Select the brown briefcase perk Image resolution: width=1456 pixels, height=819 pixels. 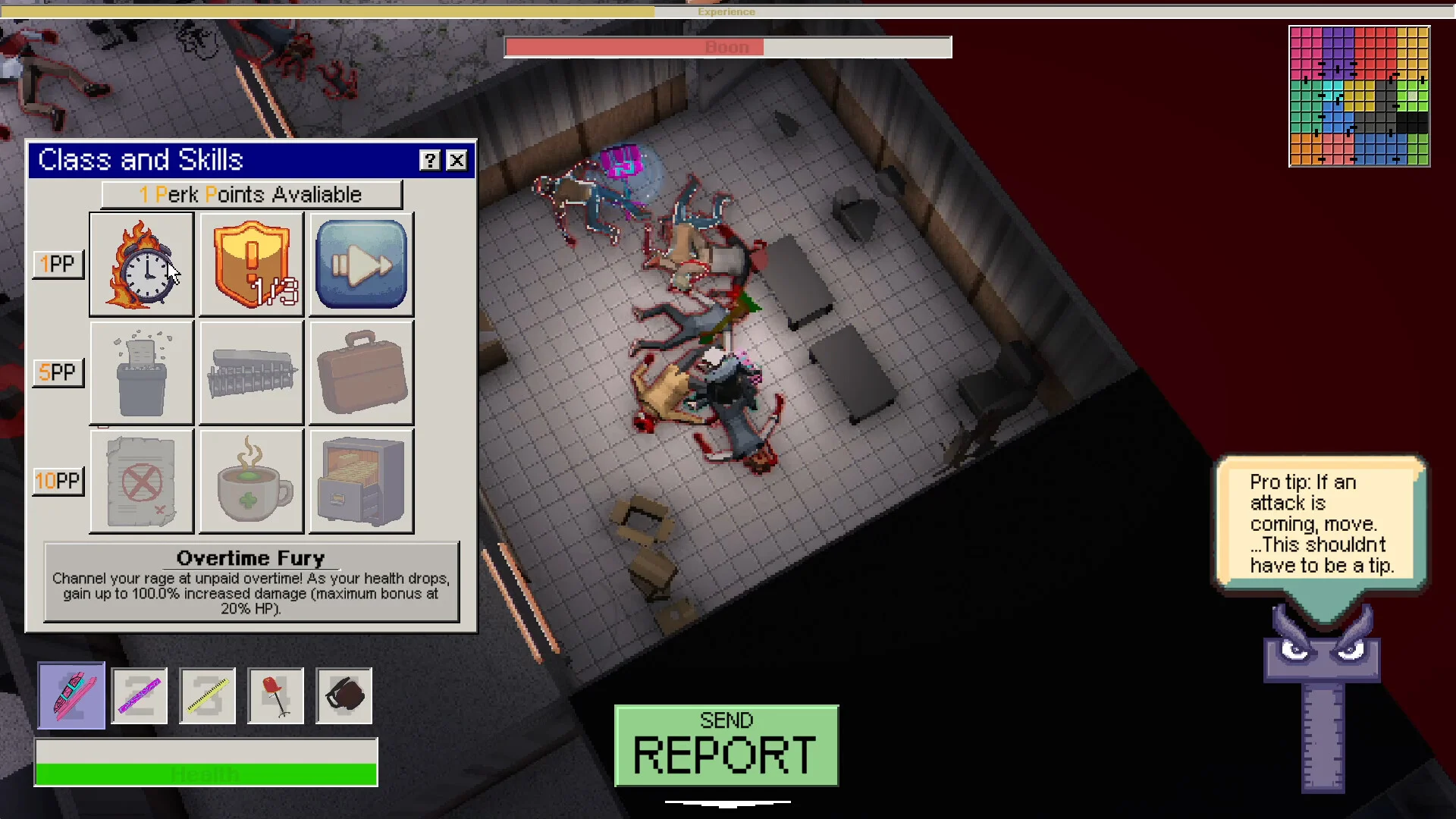(x=361, y=372)
